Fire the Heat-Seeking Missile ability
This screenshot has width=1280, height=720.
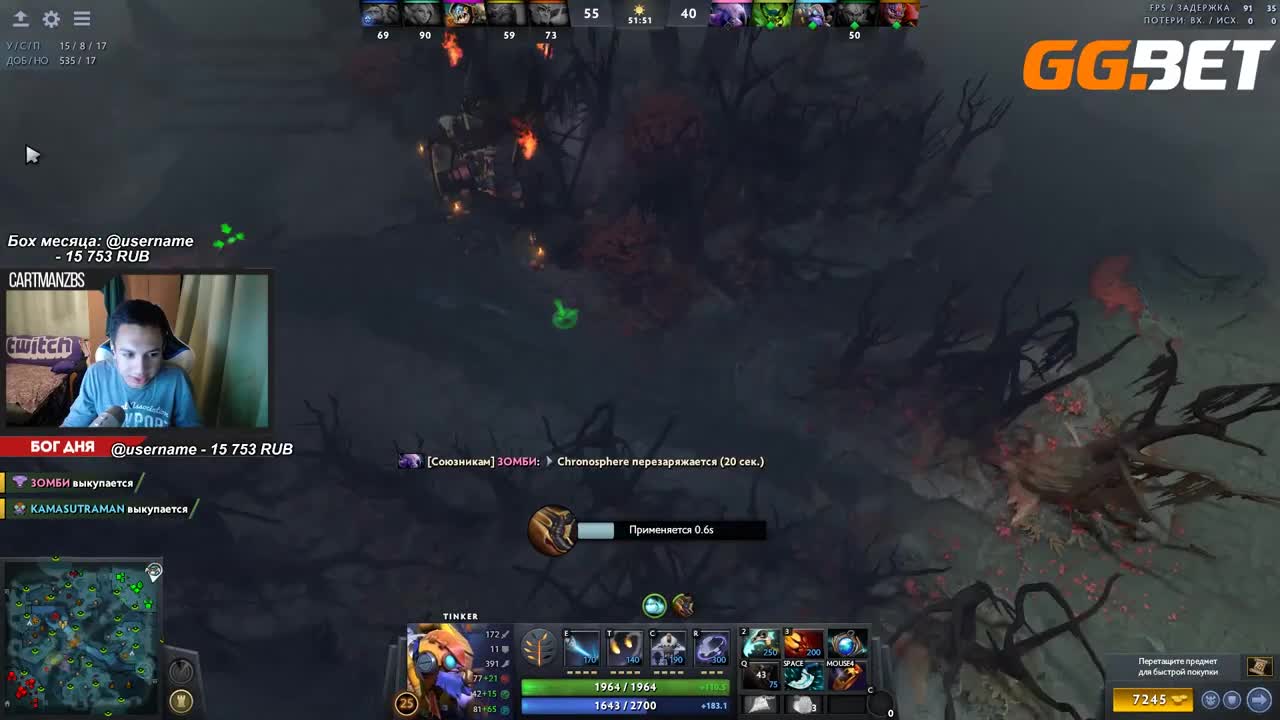pyautogui.click(x=625, y=649)
